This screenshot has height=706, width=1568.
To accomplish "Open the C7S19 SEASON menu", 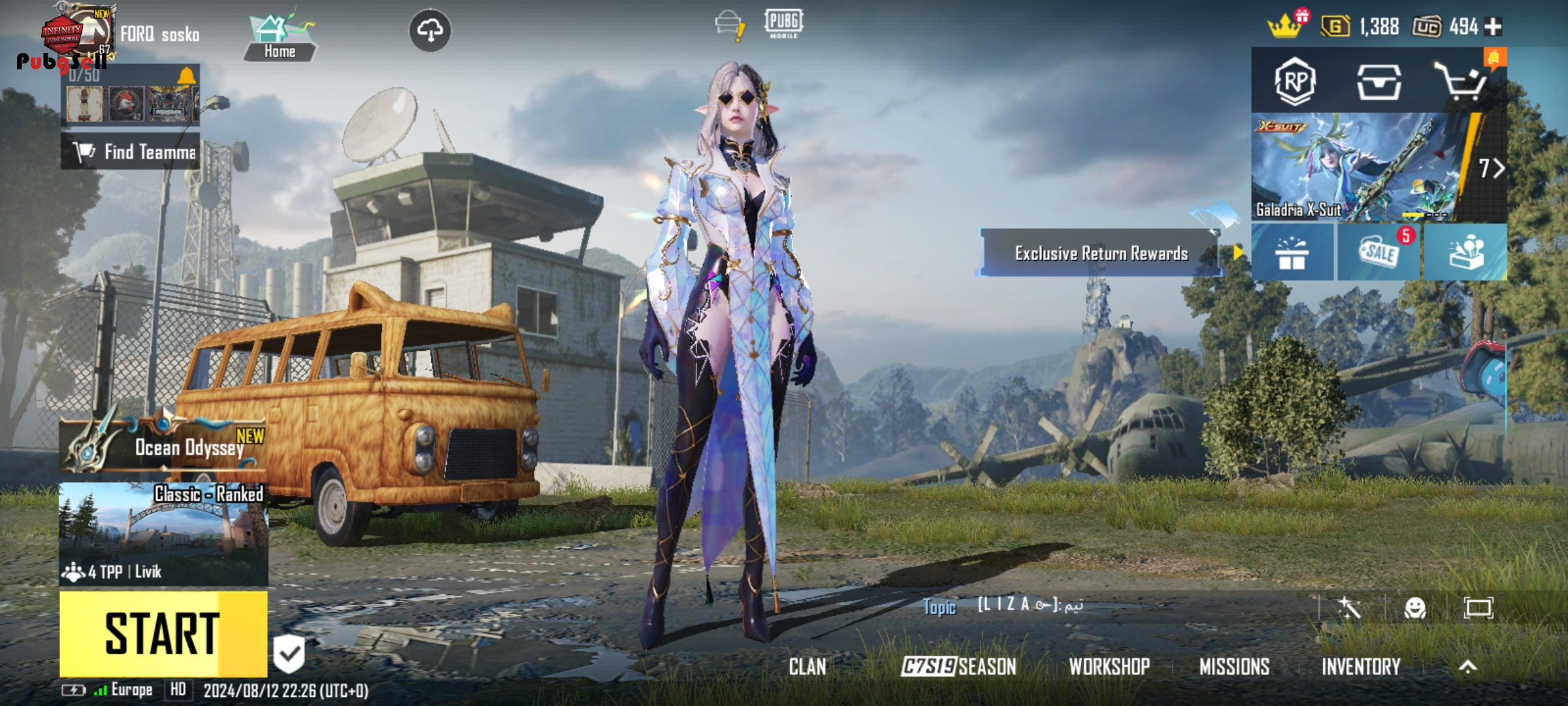I will 958,667.
